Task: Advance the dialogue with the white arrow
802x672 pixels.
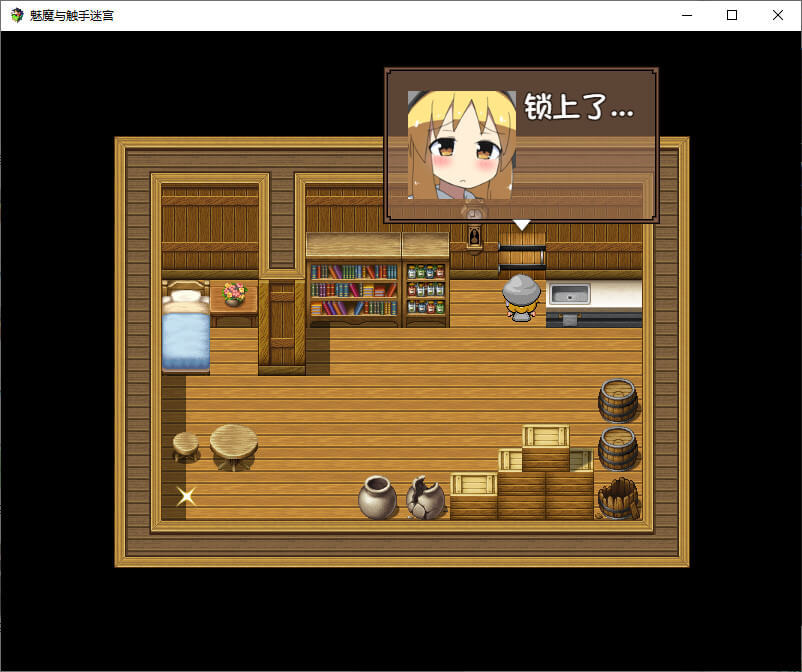Action: [521, 225]
